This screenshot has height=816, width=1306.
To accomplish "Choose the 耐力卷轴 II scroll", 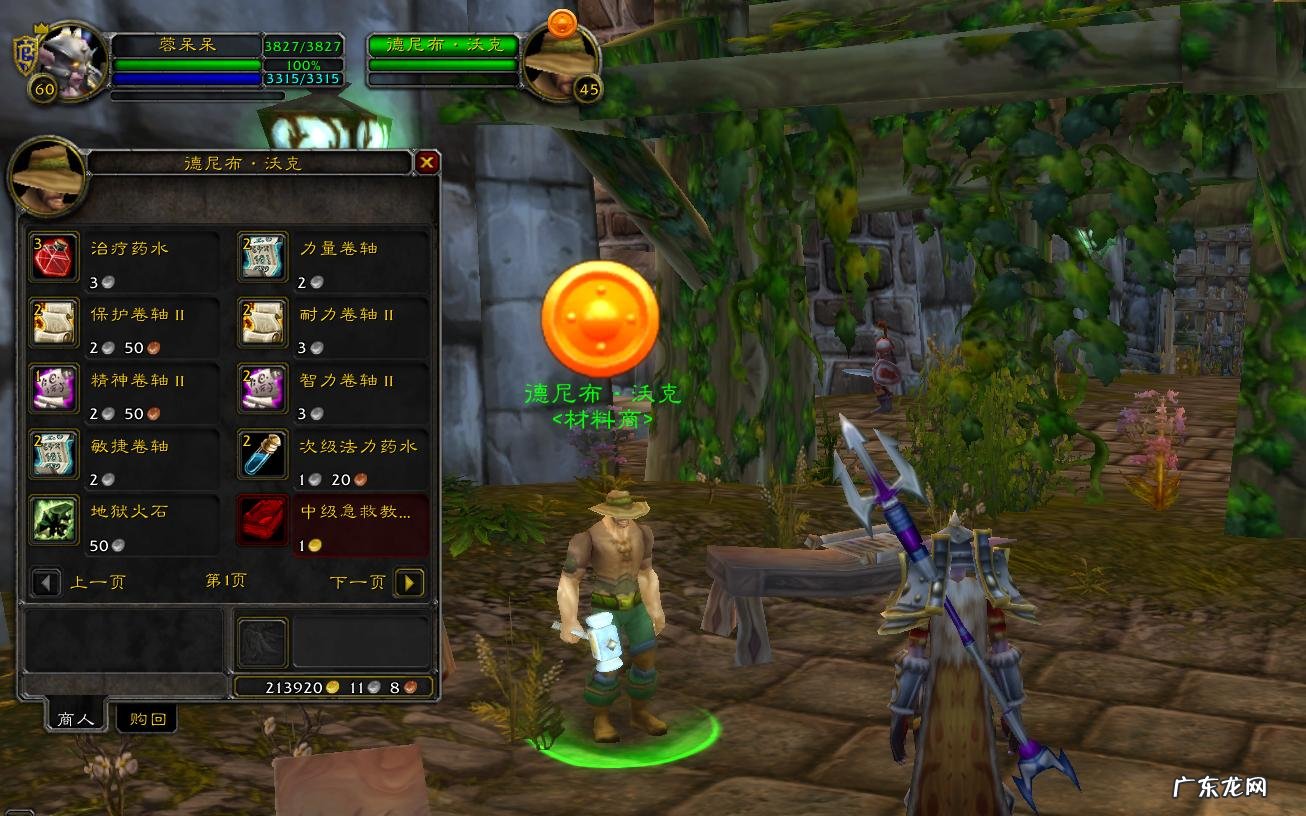I will (x=263, y=323).
